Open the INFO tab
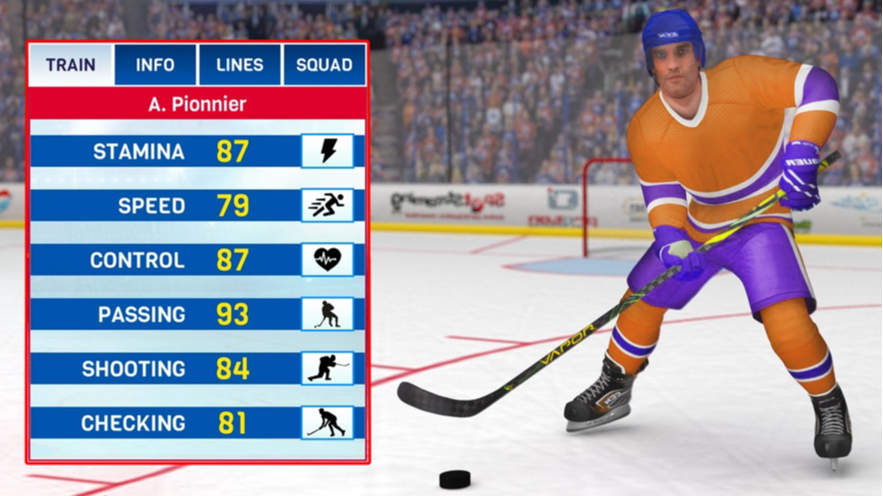883x496 pixels. click(x=155, y=65)
